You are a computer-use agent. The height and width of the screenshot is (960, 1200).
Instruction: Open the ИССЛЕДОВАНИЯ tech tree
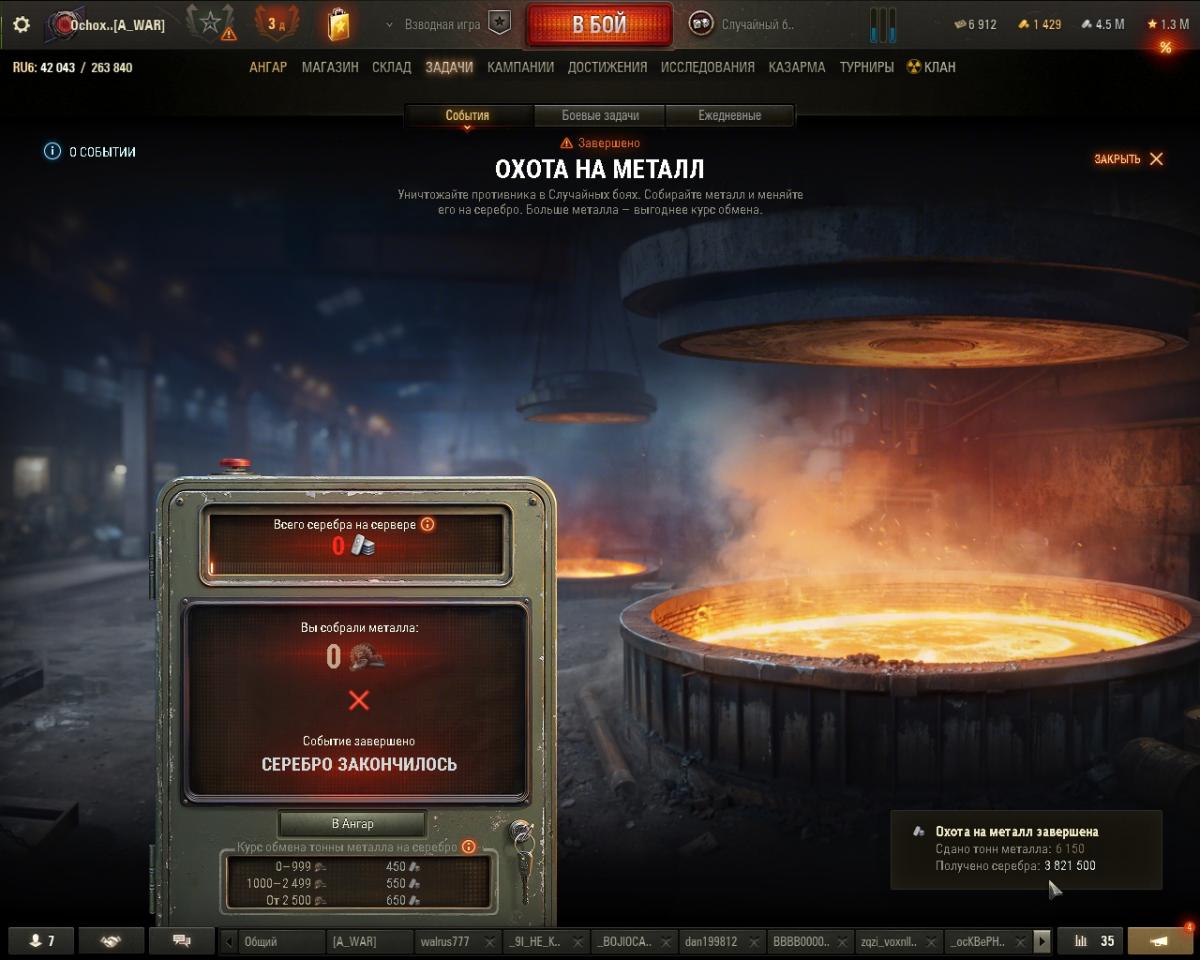pyautogui.click(x=708, y=67)
